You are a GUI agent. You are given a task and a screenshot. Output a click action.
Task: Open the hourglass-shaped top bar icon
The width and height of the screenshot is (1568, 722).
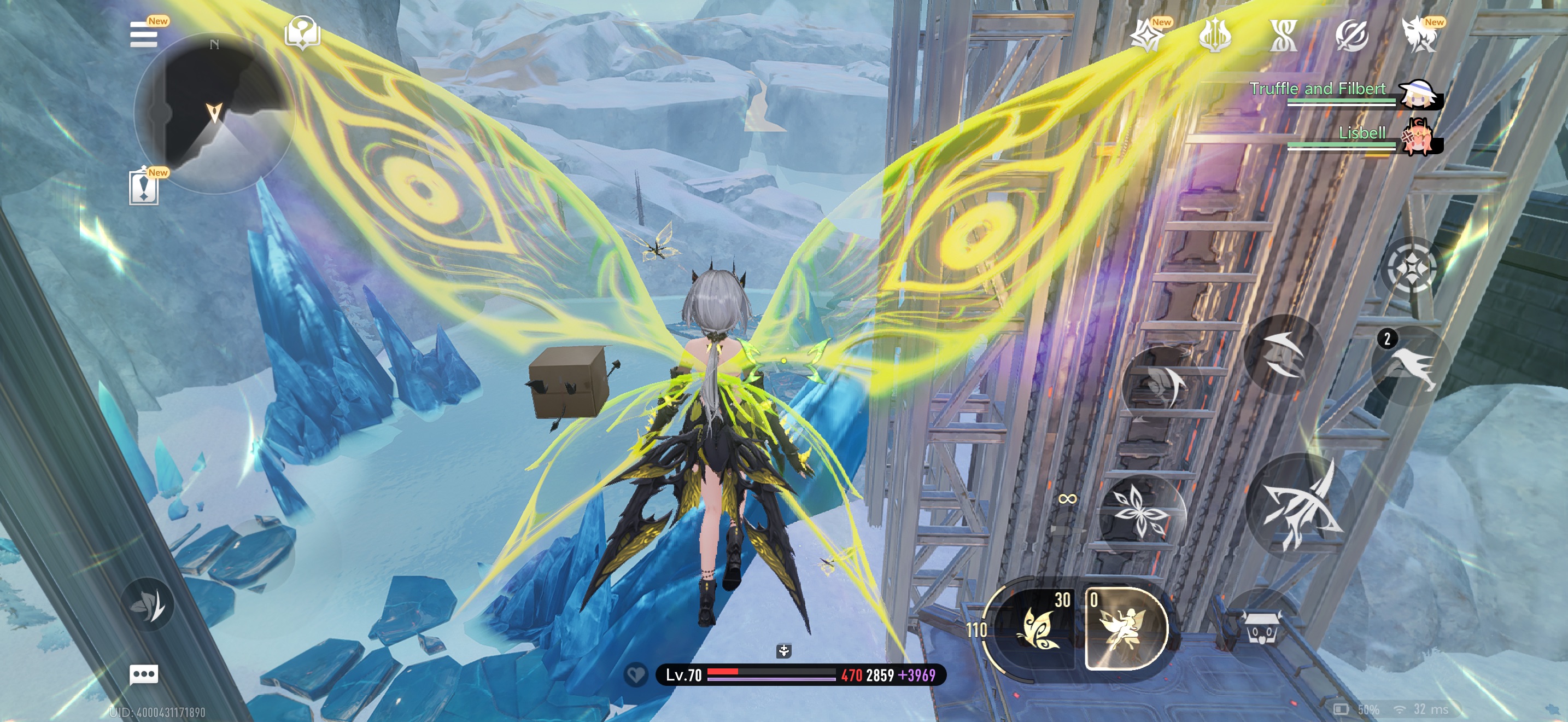pos(1283,36)
